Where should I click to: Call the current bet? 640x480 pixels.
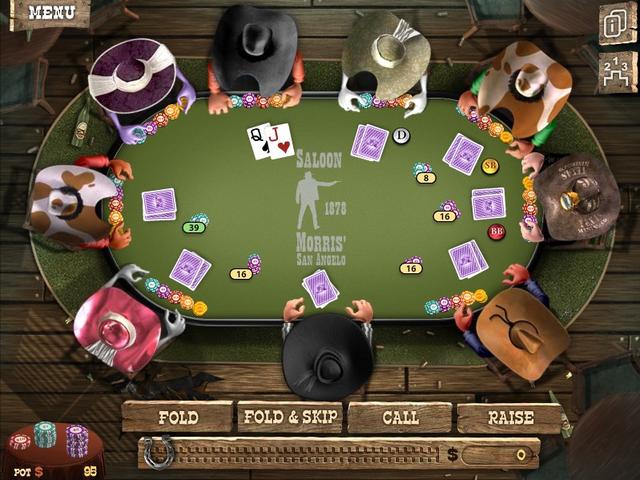pyautogui.click(x=399, y=417)
